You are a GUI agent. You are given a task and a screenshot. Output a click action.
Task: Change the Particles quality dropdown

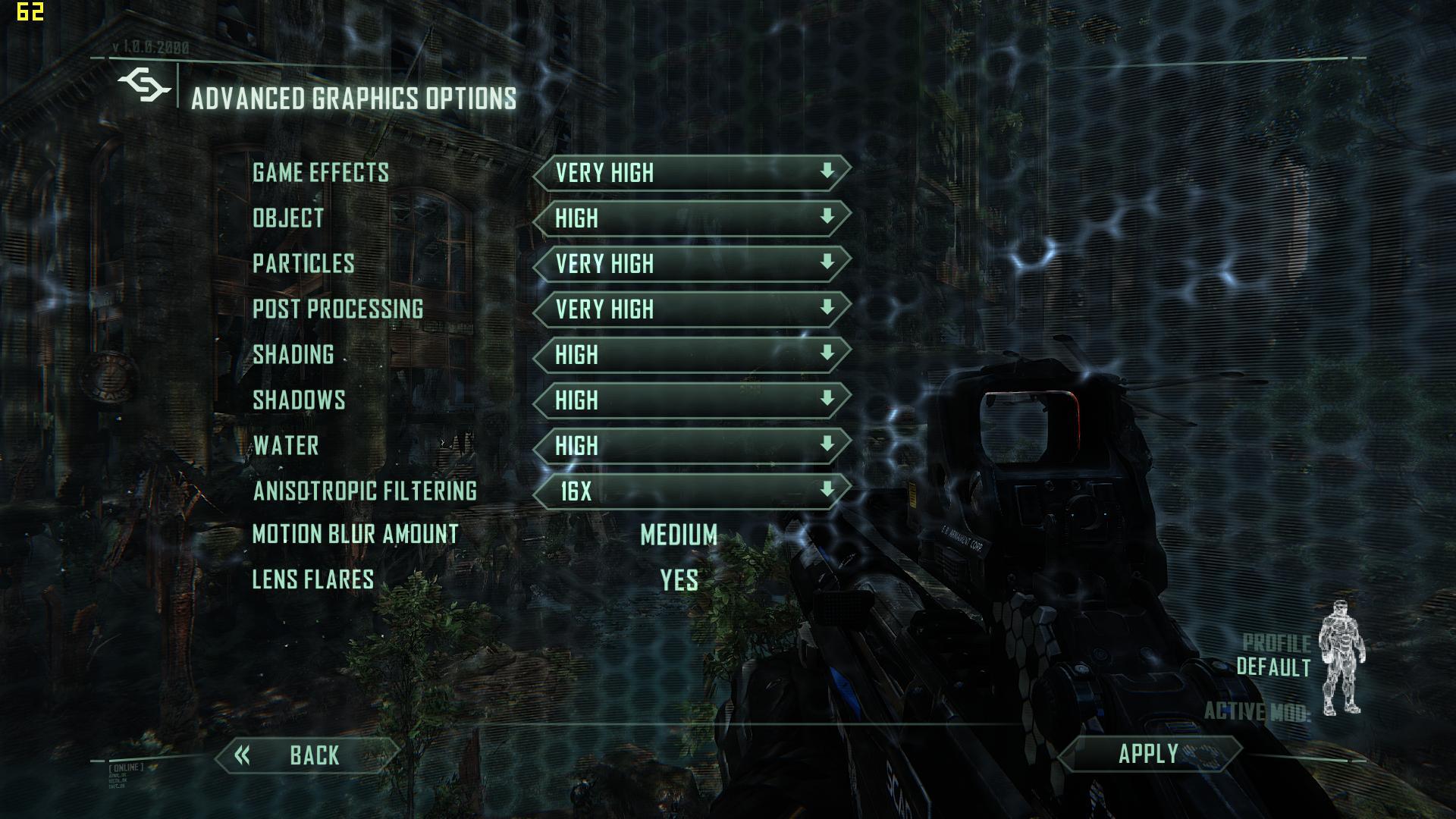[691, 264]
